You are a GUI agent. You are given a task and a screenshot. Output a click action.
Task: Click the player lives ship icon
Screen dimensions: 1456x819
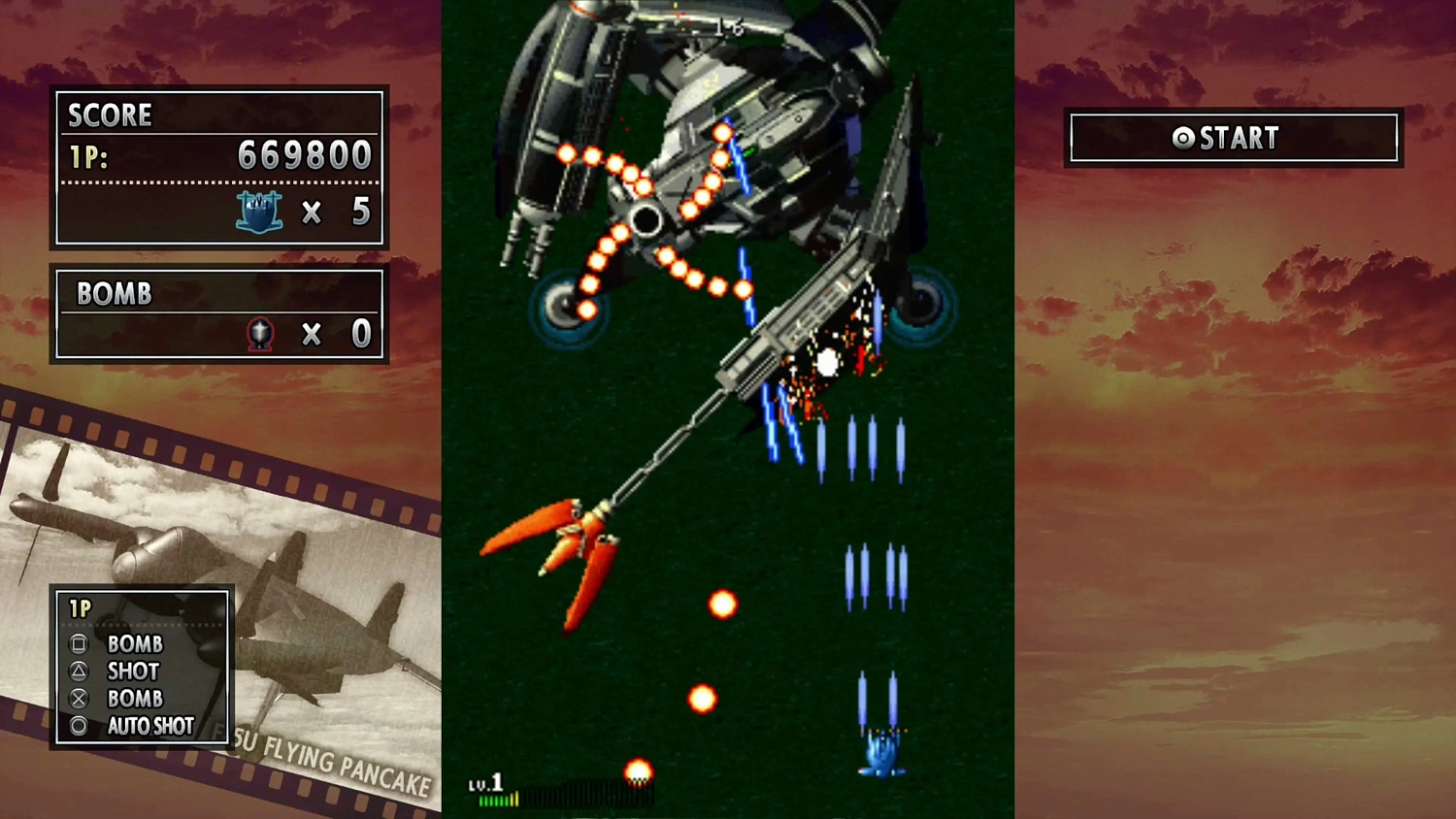tap(259, 212)
